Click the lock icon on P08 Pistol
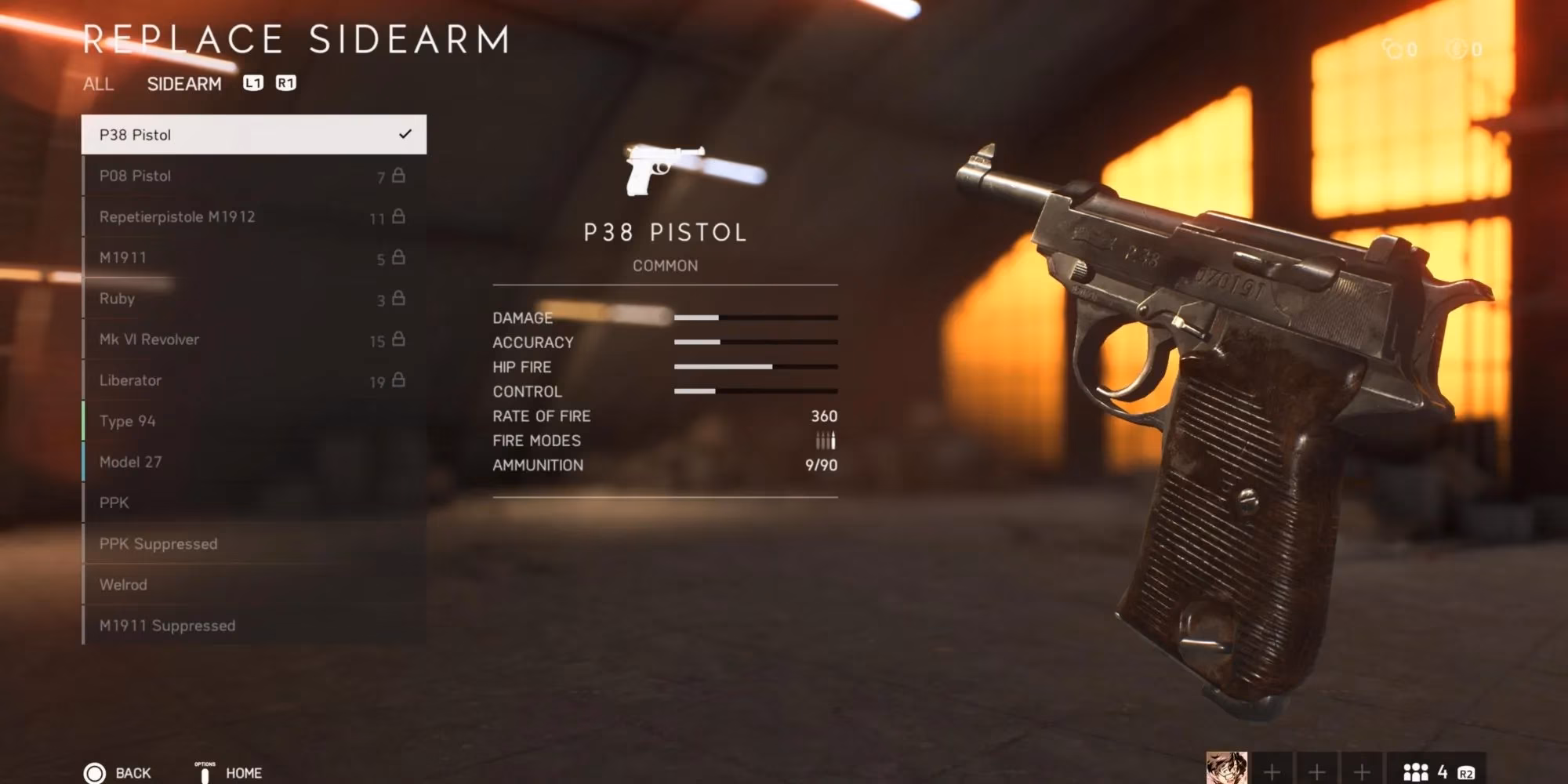 point(400,175)
